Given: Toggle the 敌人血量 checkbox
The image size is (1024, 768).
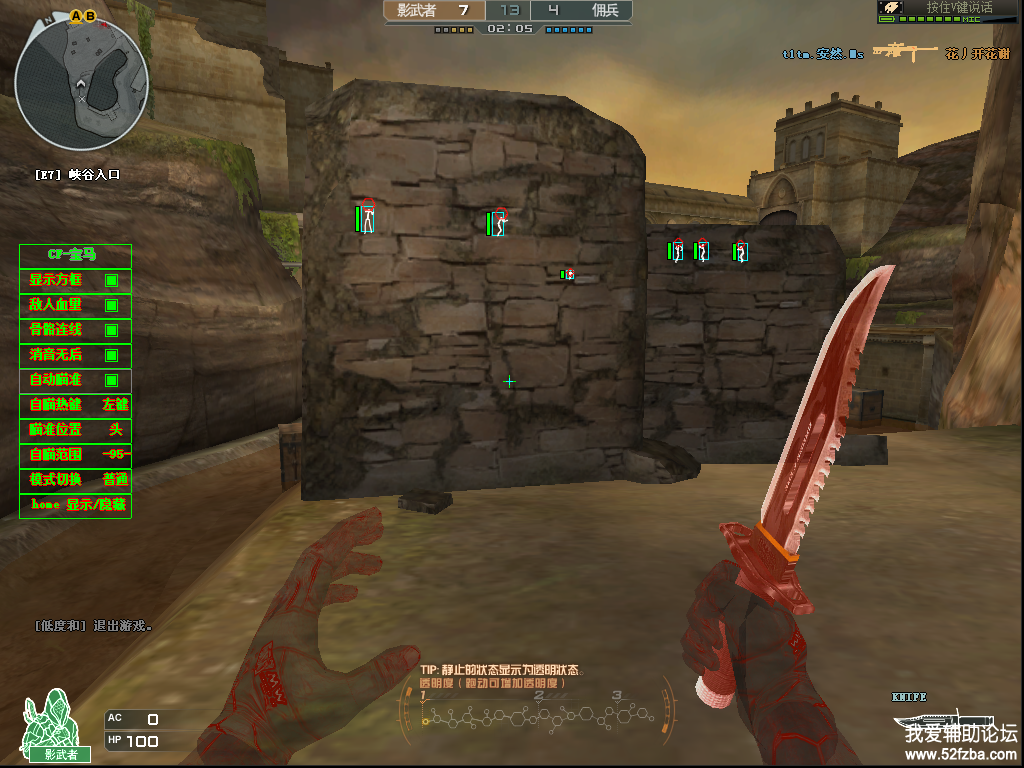Looking at the screenshot, I should [112, 305].
